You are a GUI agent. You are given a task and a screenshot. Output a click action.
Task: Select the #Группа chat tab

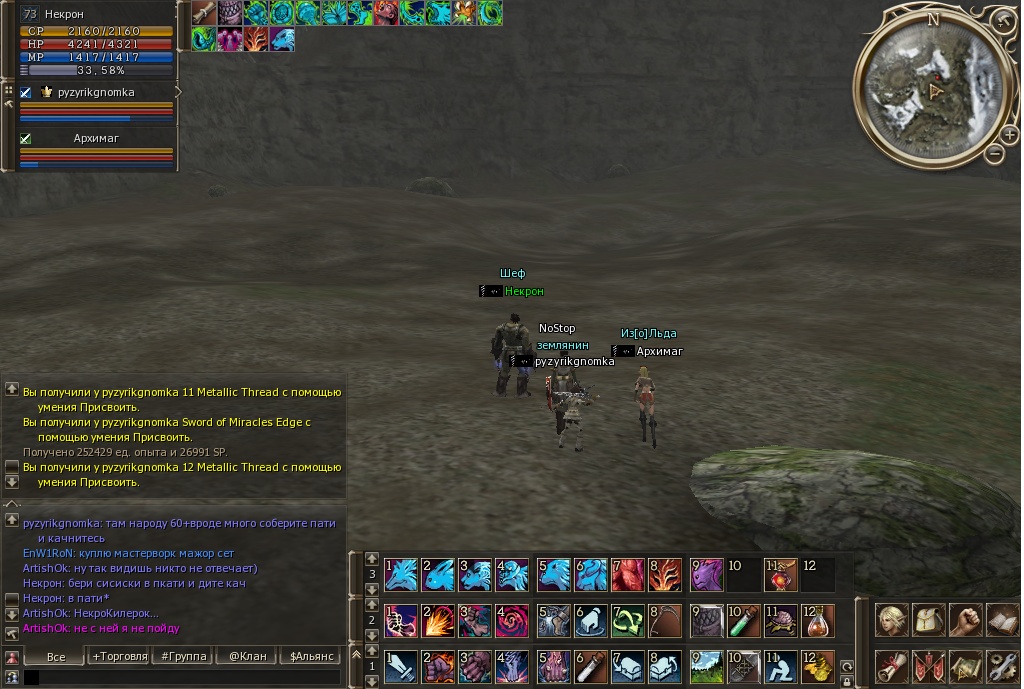(x=183, y=656)
